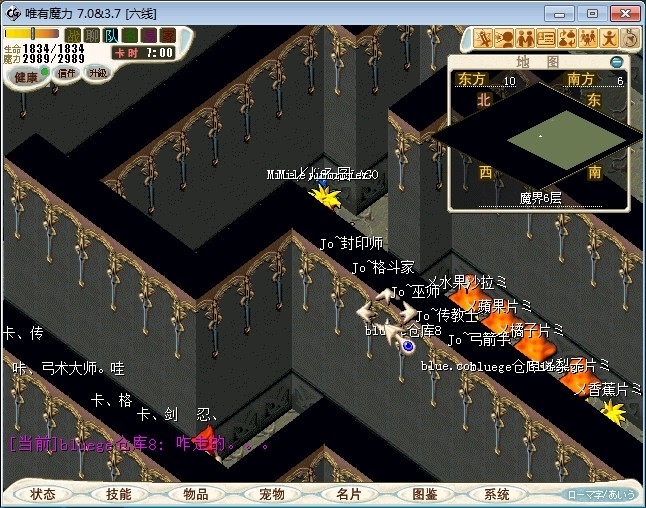Open the 名片 name card menu
Image resolution: width=646 pixels, height=508 pixels.
coord(348,494)
